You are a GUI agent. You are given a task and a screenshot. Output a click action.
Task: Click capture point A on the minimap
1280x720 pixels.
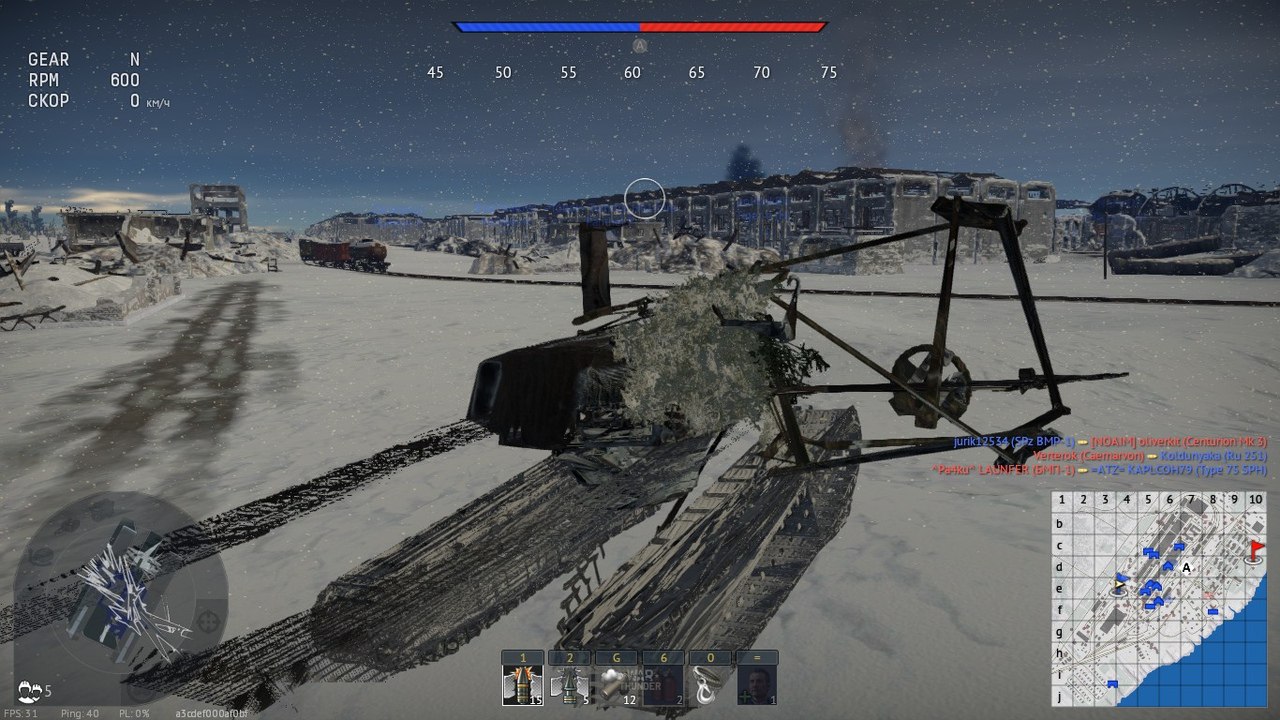pos(1187,568)
